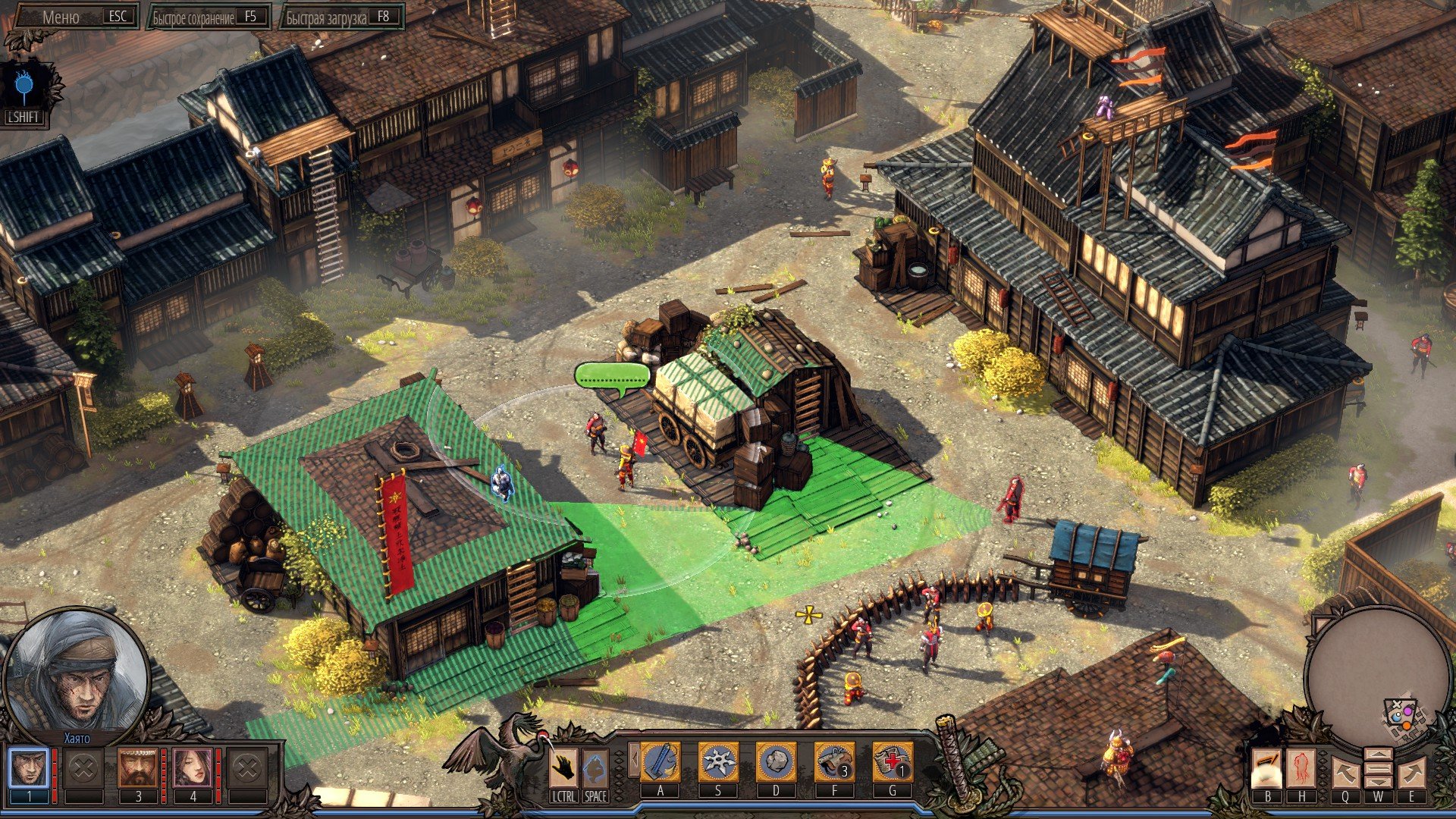The height and width of the screenshot is (819, 1456).
Task: Select the shuriken throw ability
Action: [x=717, y=762]
